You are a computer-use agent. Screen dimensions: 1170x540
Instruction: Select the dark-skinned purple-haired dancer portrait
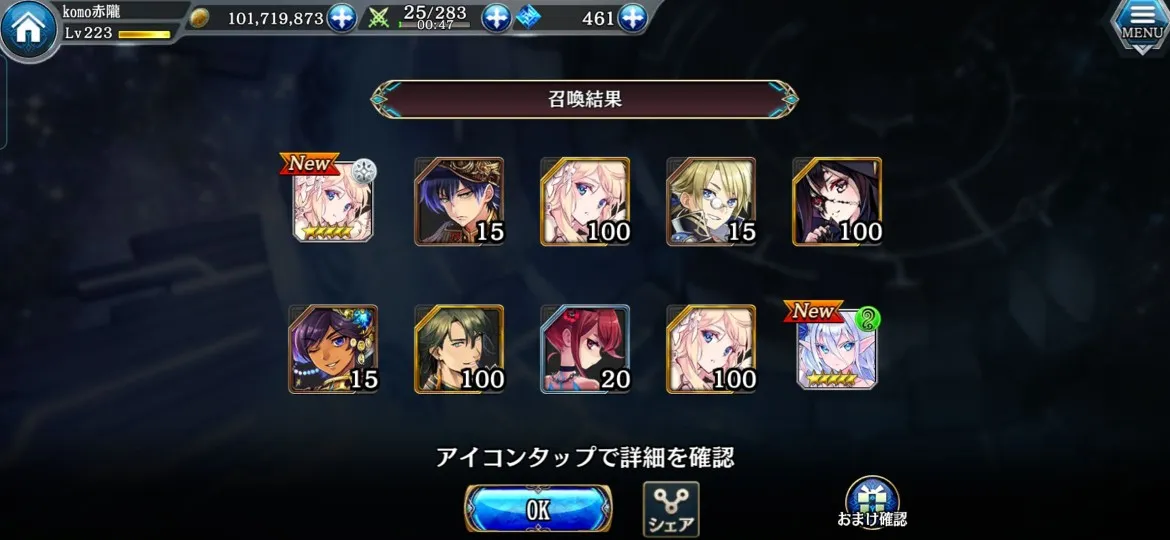[333, 349]
